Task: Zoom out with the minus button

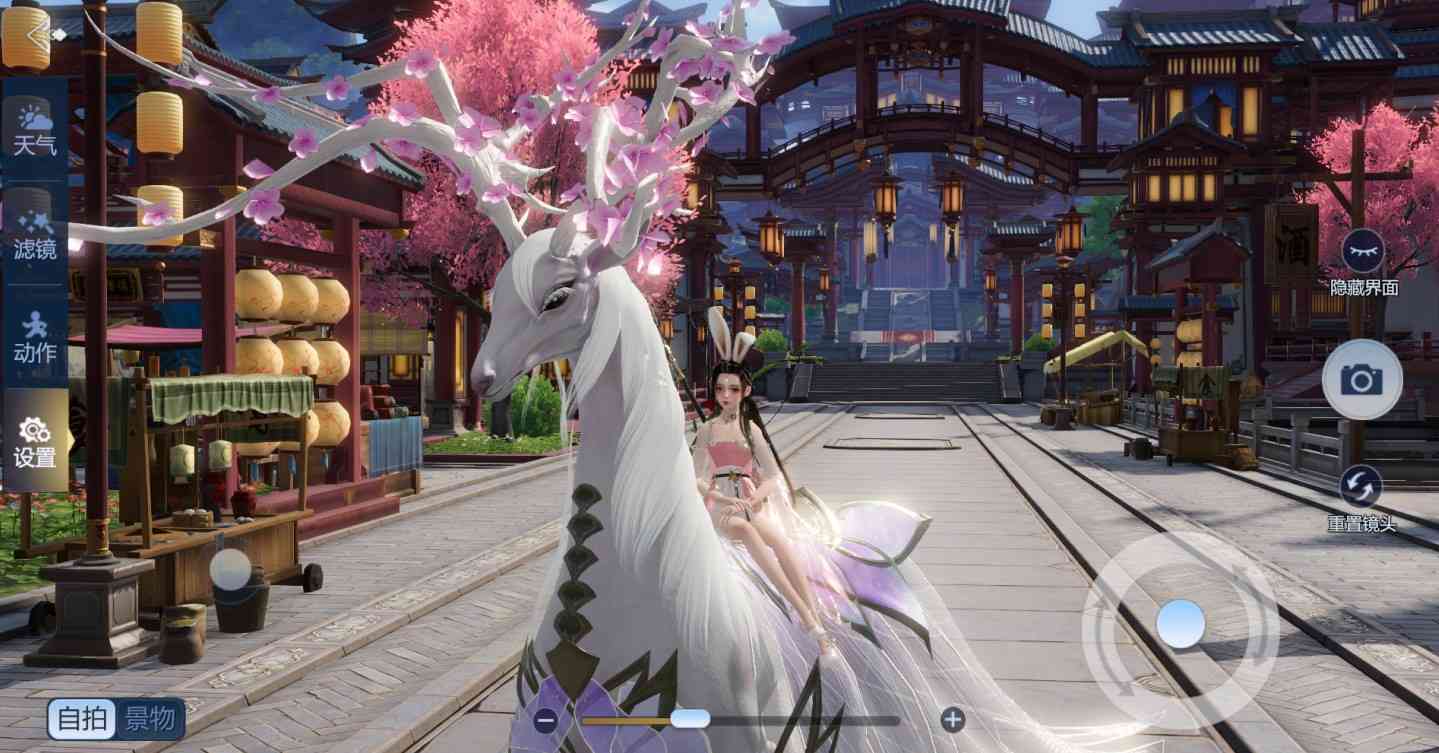Action: click(546, 718)
